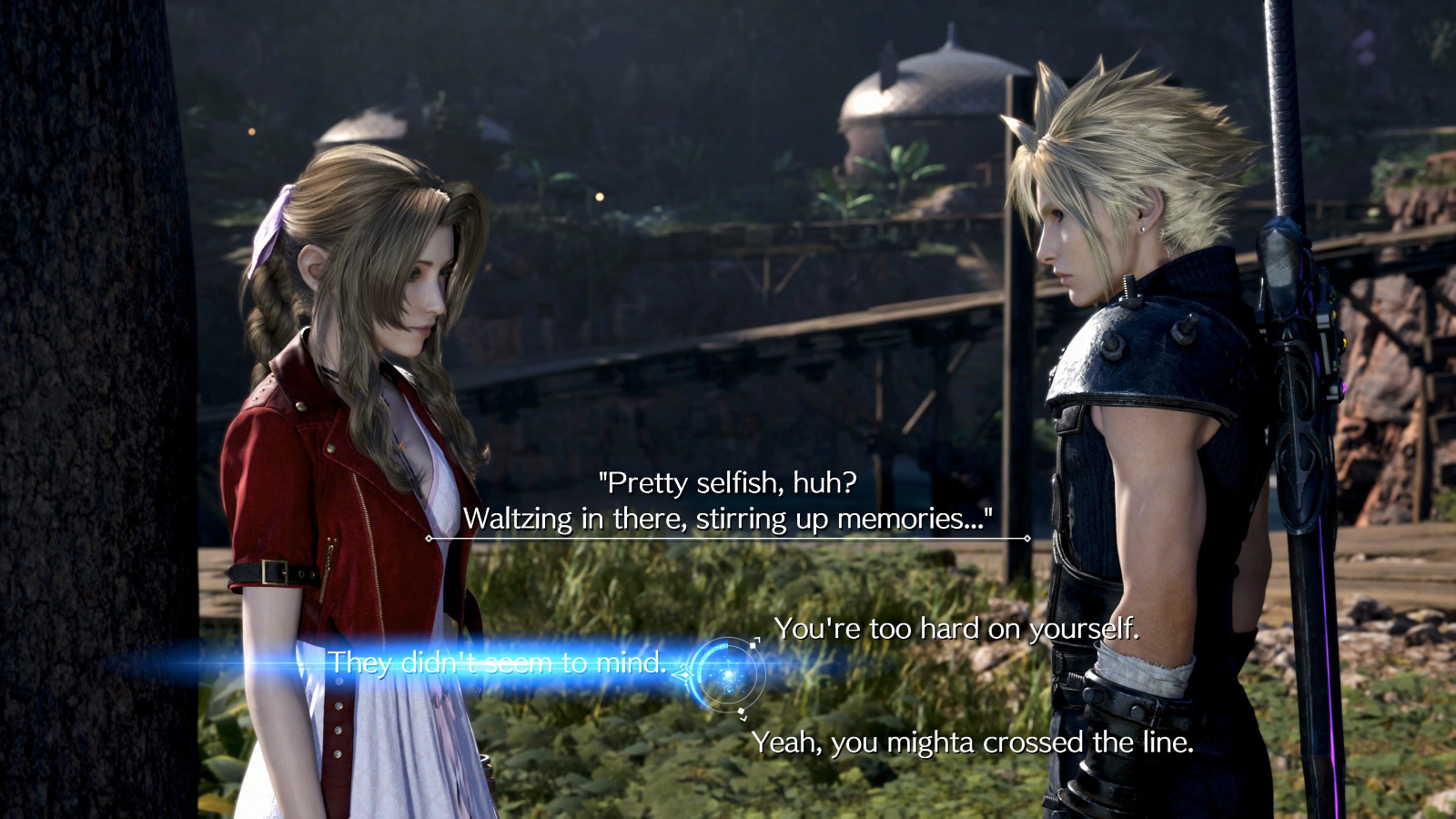Click the upper corner bracket marker on the choice orb

point(755,642)
